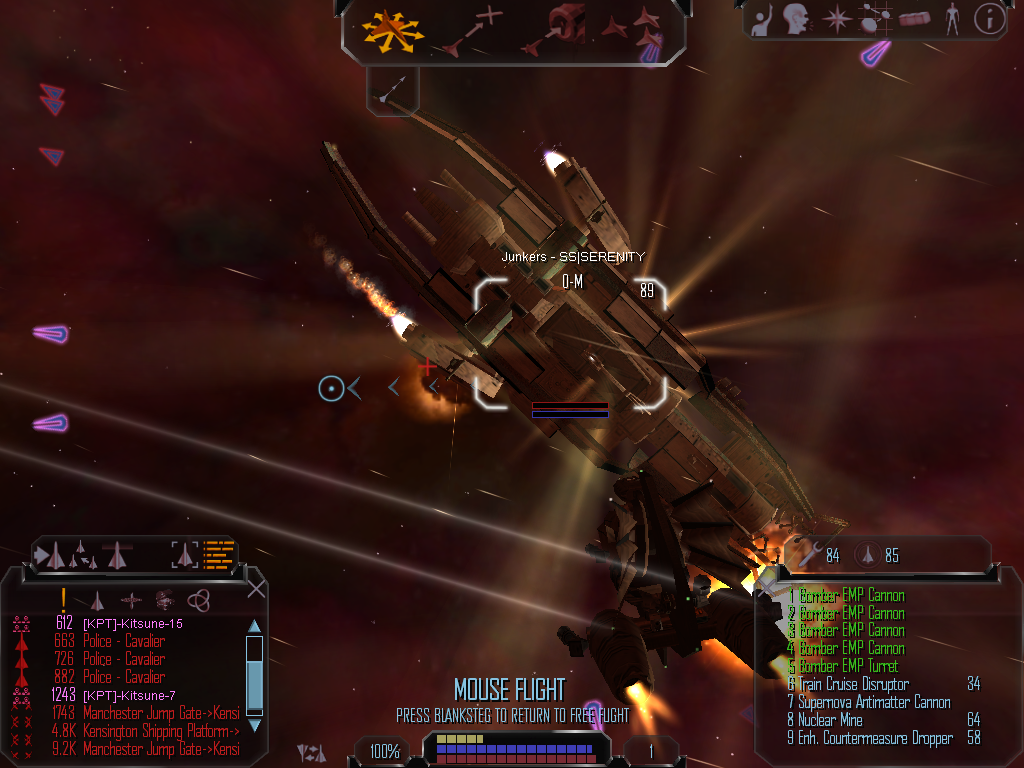Activate the Formation maneuver with three ships

[x=641, y=28]
